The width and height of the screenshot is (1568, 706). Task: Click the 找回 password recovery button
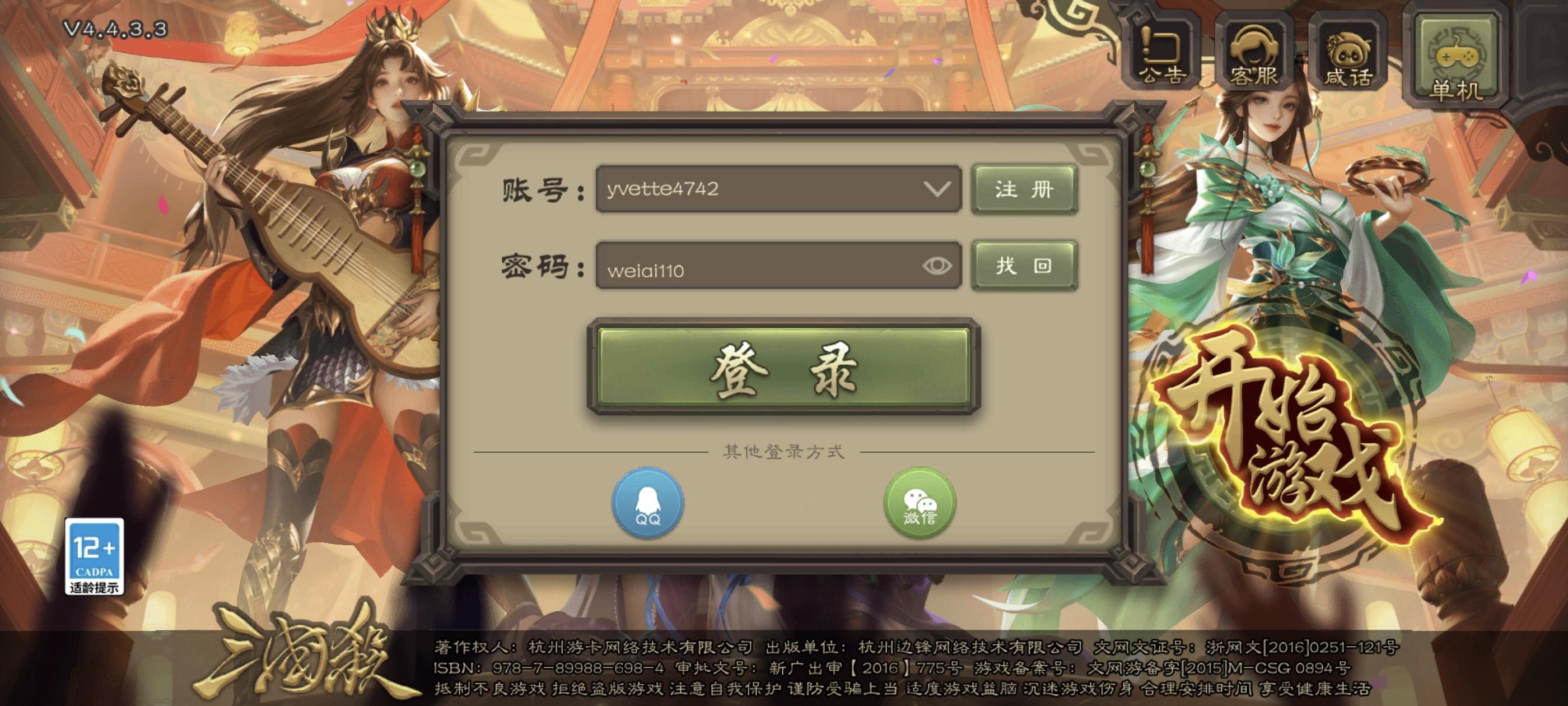(1024, 264)
